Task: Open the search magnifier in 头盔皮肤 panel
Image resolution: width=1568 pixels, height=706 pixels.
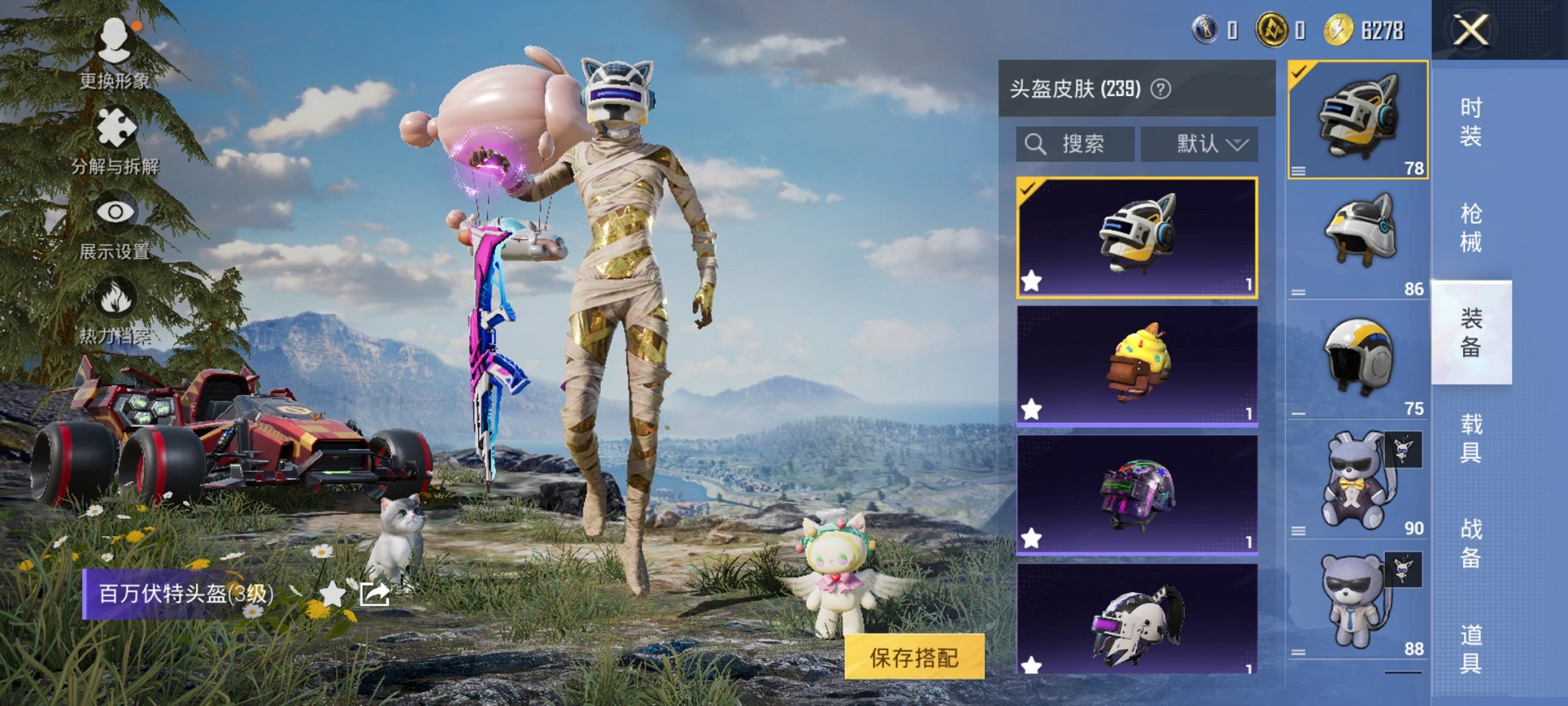Action: click(x=1035, y=143)
